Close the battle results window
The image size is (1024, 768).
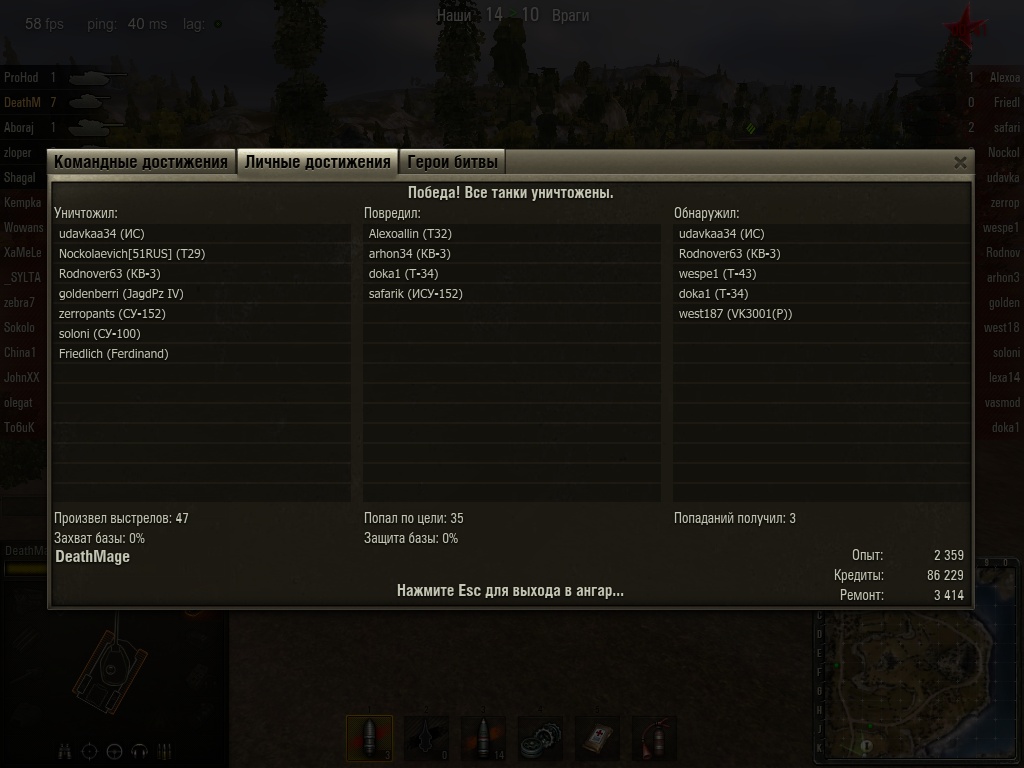point(960,162)
